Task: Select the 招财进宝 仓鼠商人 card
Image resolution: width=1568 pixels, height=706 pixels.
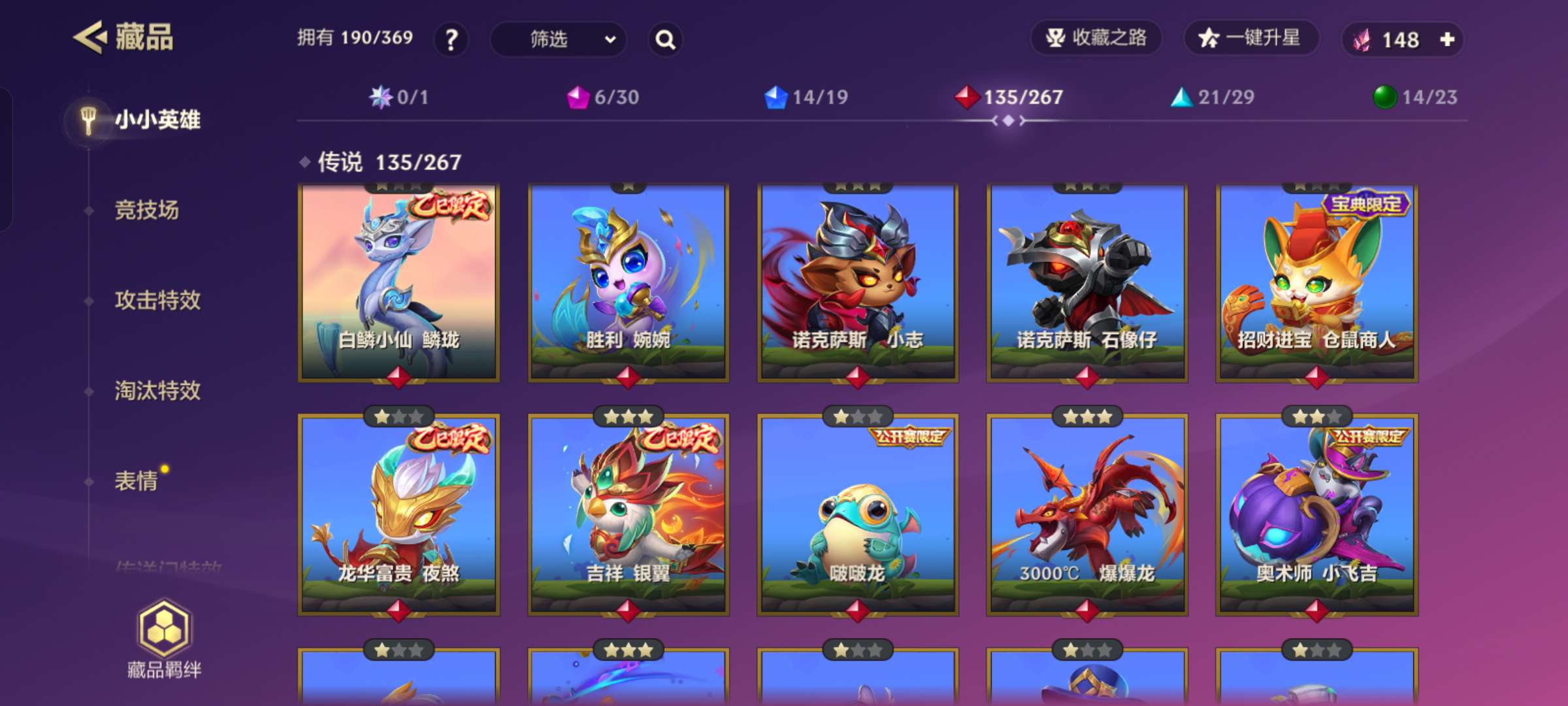Action: pyautogui.click(x=1316, y=283)
